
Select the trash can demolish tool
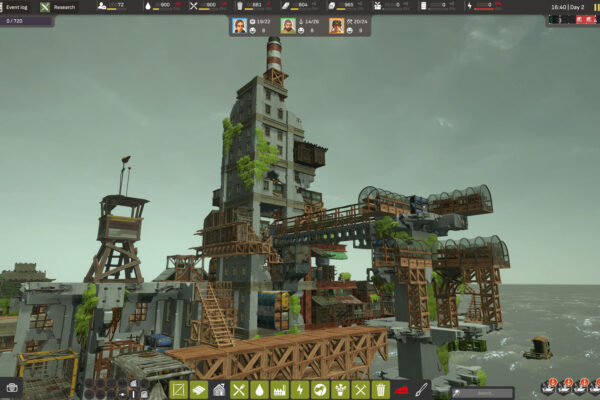pos(380,390)
